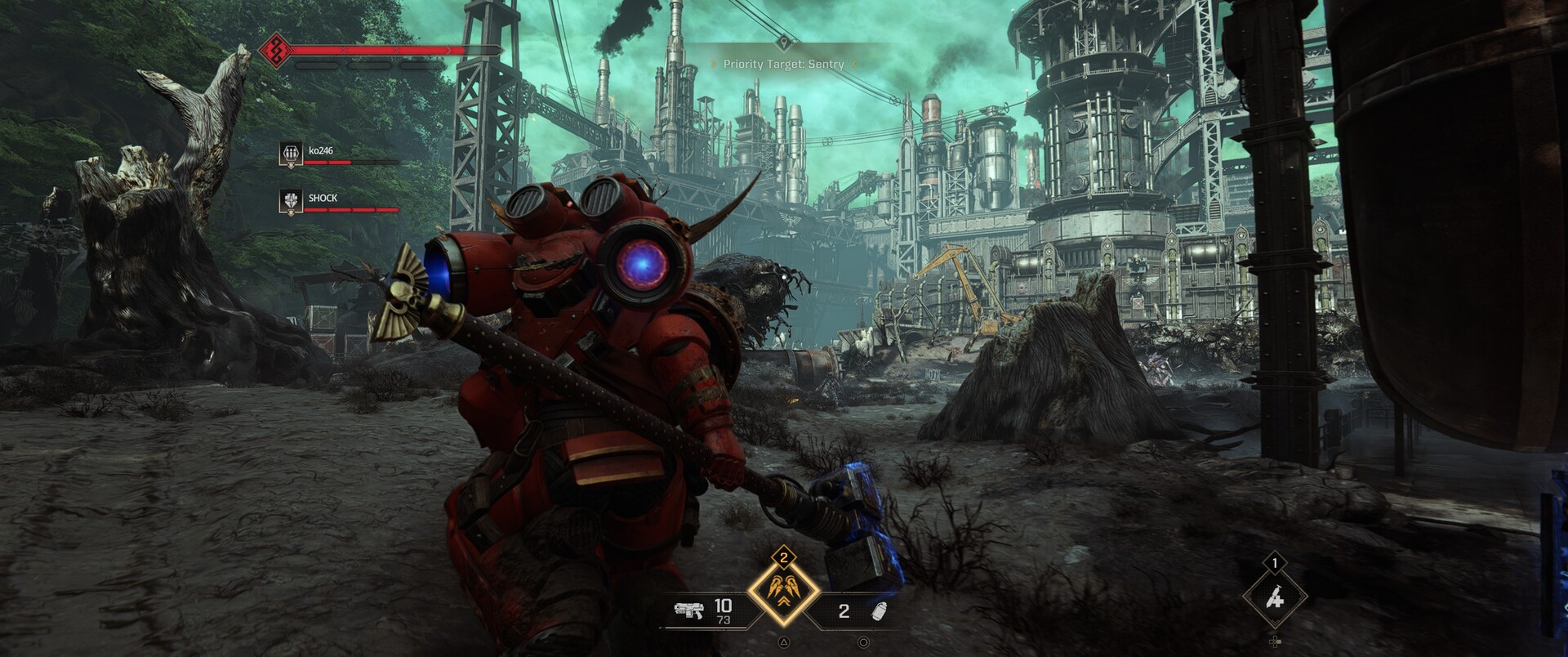Select the grenade icon
1568x657 pixels.
880,610
